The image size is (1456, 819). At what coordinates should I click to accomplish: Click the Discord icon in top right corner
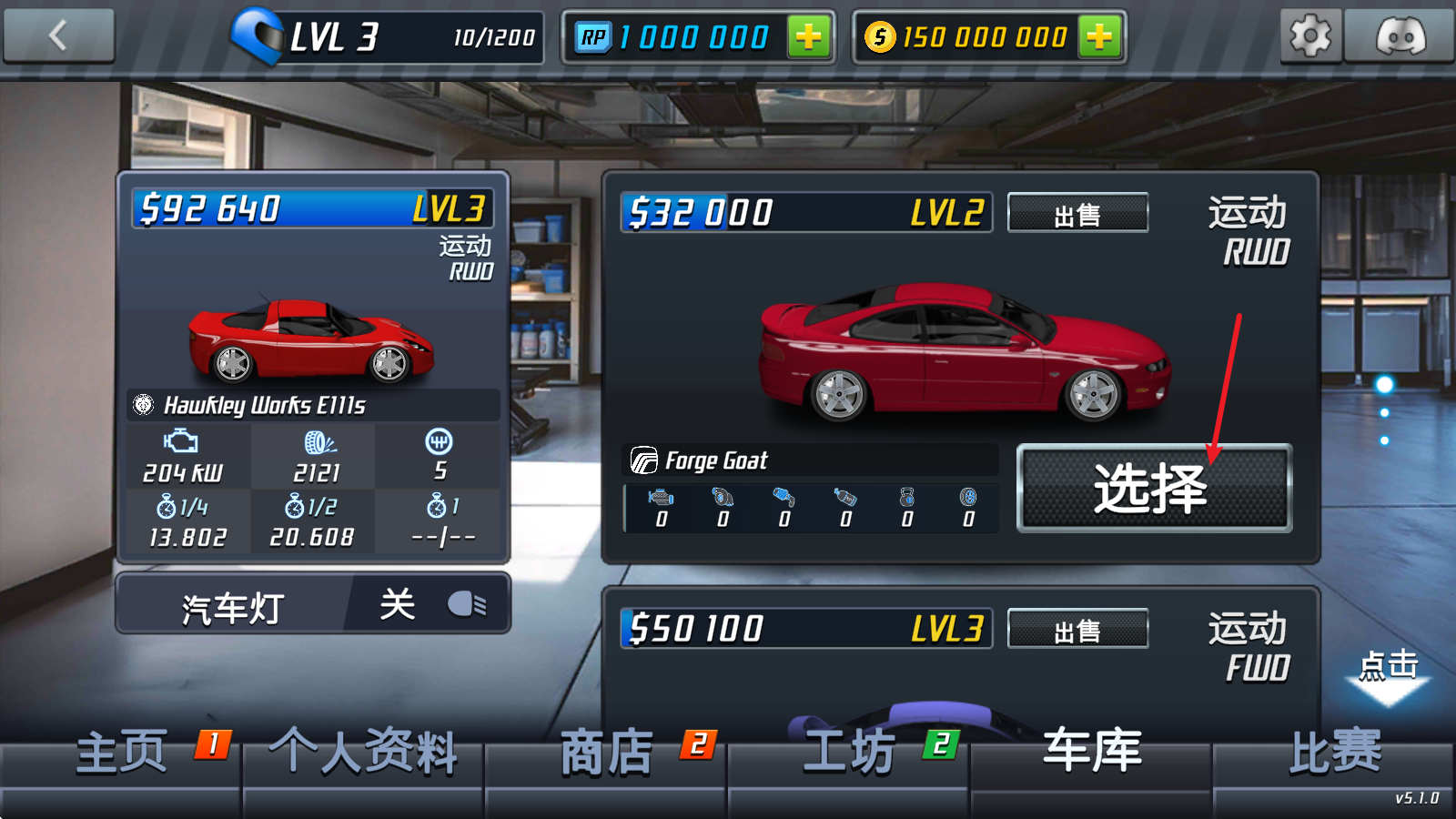pyautogui.click(x=1401, y=36)
